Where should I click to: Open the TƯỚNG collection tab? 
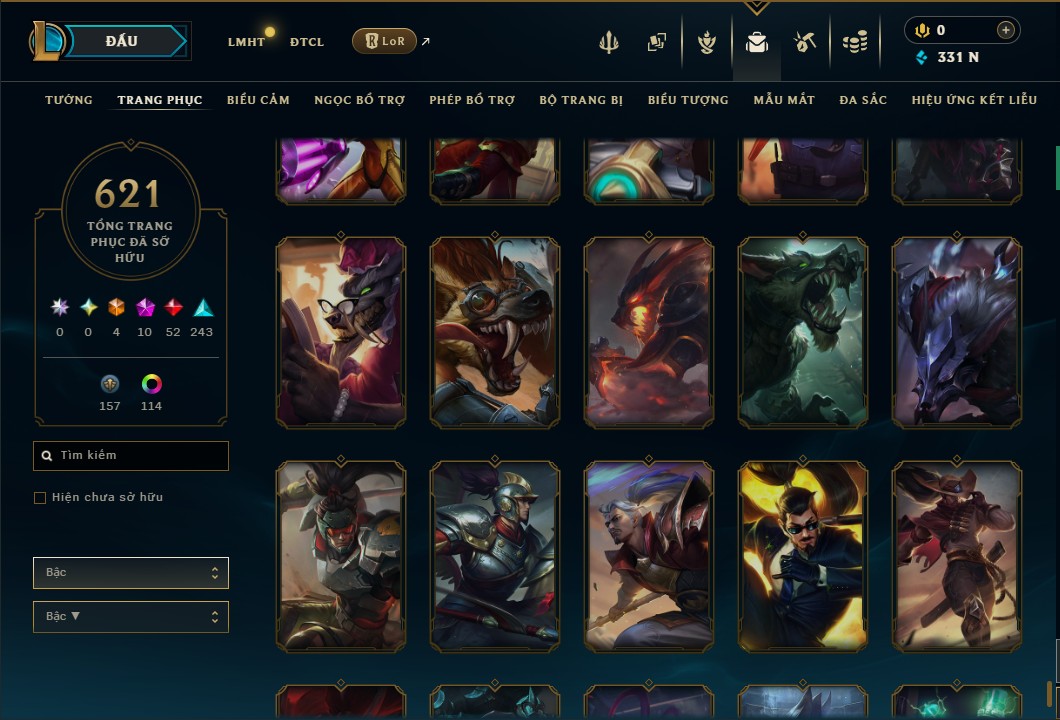point(69,100)
